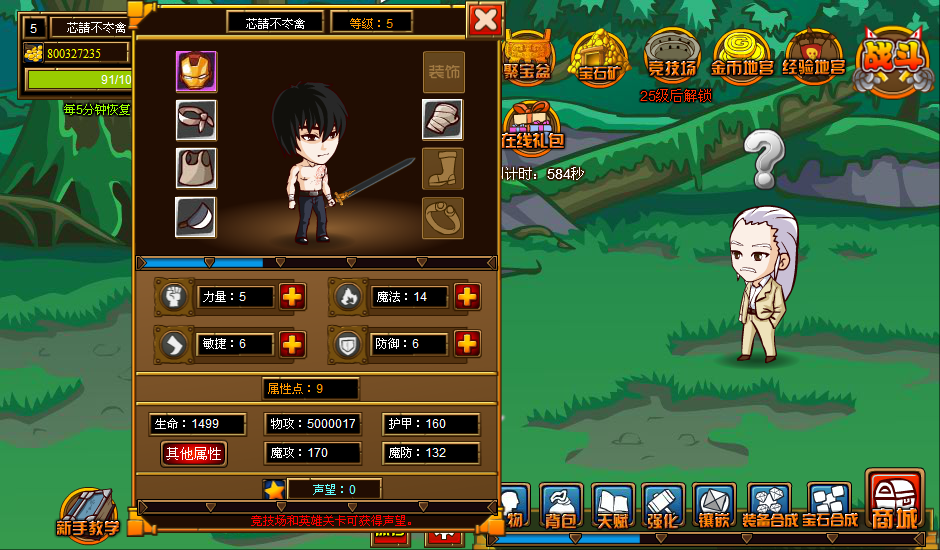
Task: Open the 宝石矿 gem mine
Action: coord(600,57)
